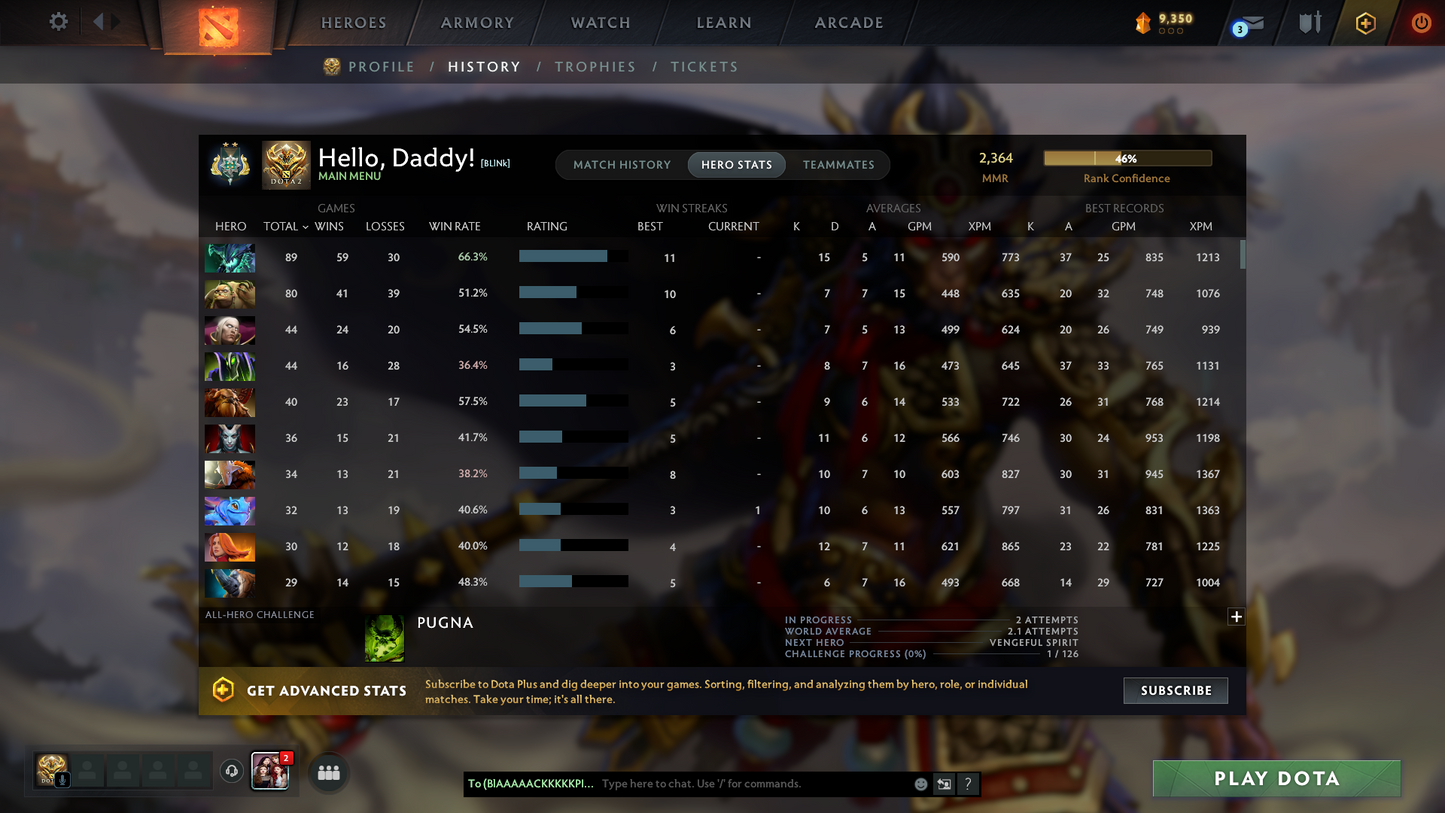Switch to the MATCH HISTORY tab
Image resolution: width=1445 pixels, height=813 pixels.
[x=622, y=164]
